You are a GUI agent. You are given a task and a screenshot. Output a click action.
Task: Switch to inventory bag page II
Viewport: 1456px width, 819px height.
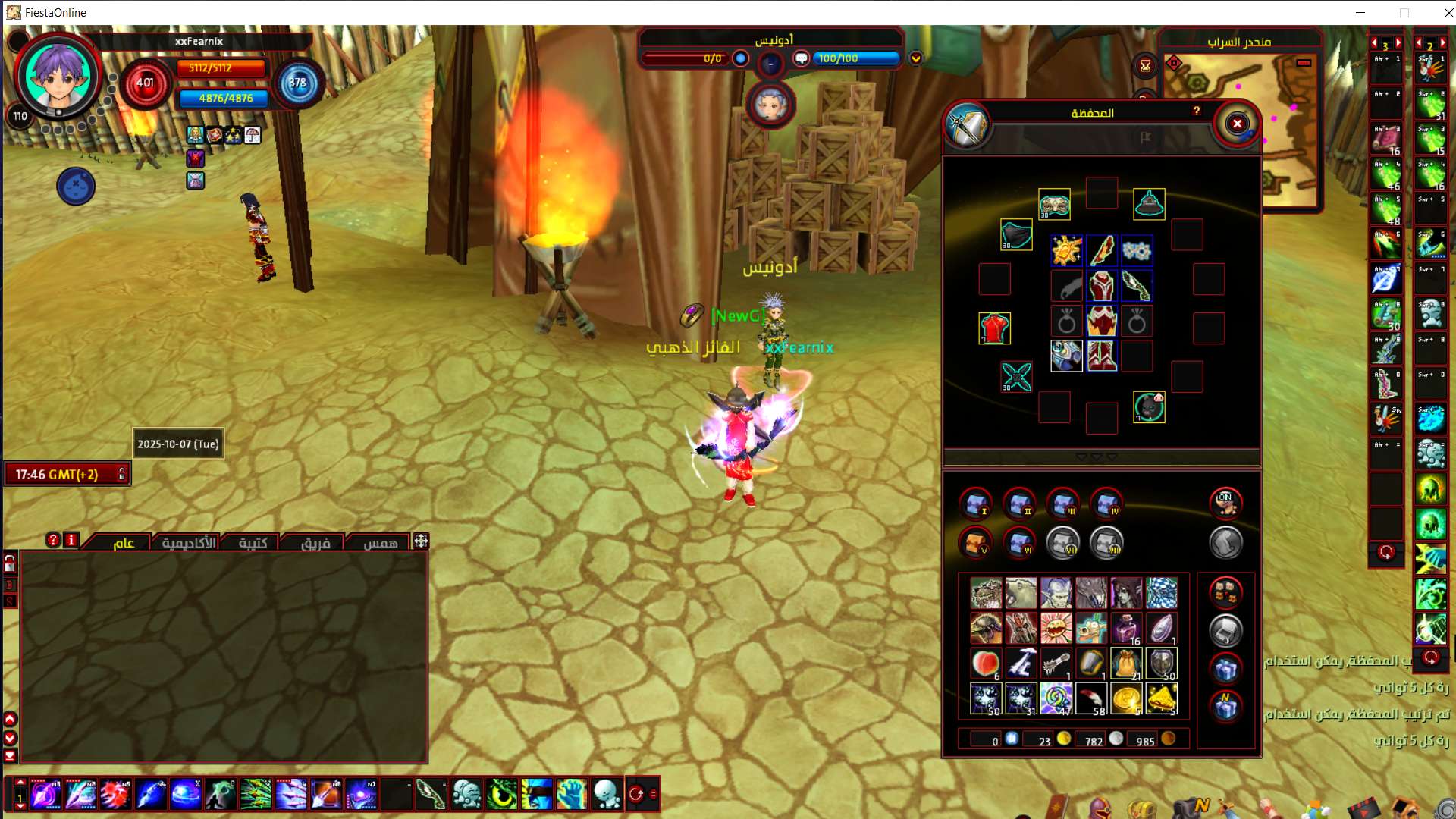coord(1019,503)
